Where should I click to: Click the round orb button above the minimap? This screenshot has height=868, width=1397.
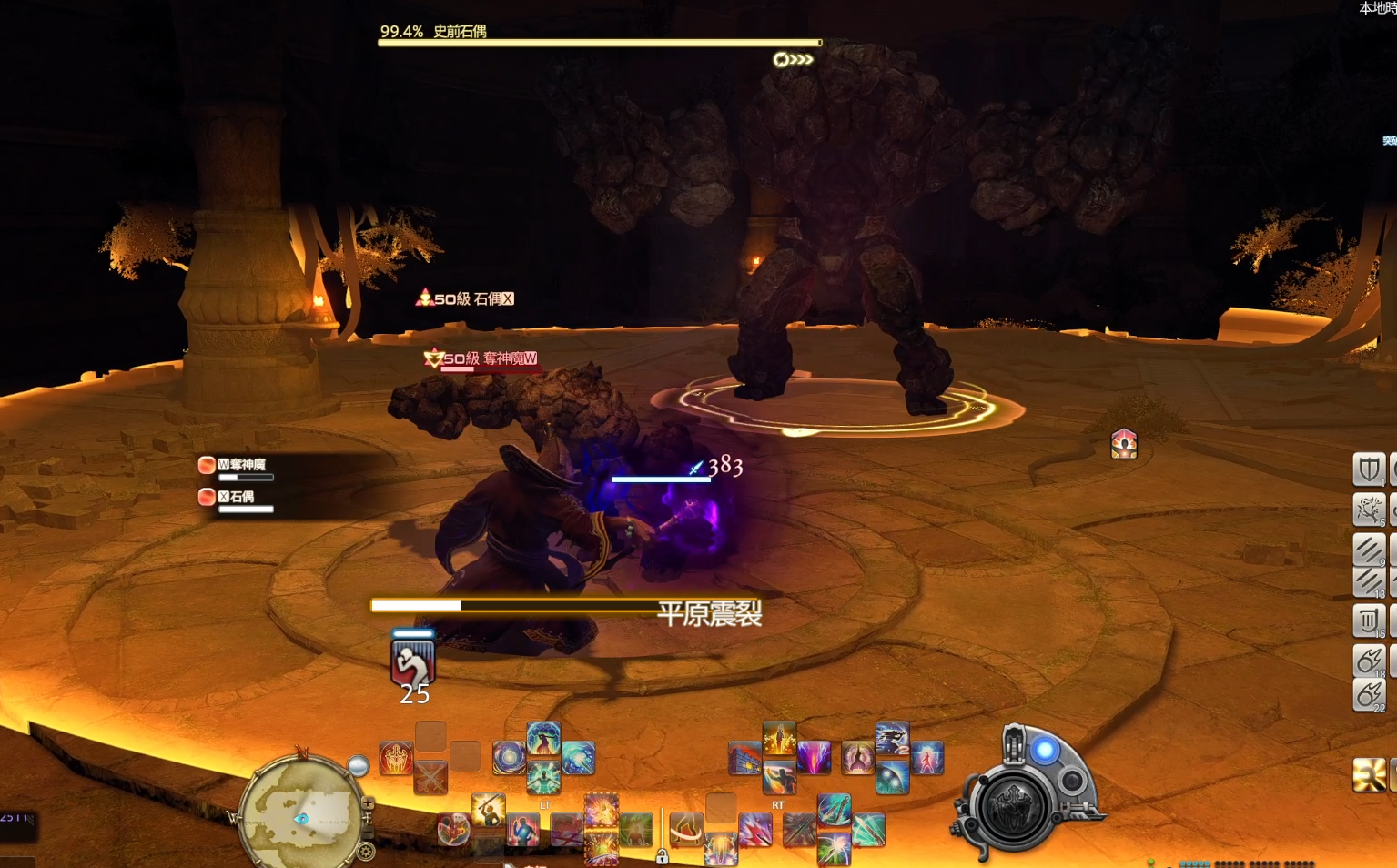[359, 766]
